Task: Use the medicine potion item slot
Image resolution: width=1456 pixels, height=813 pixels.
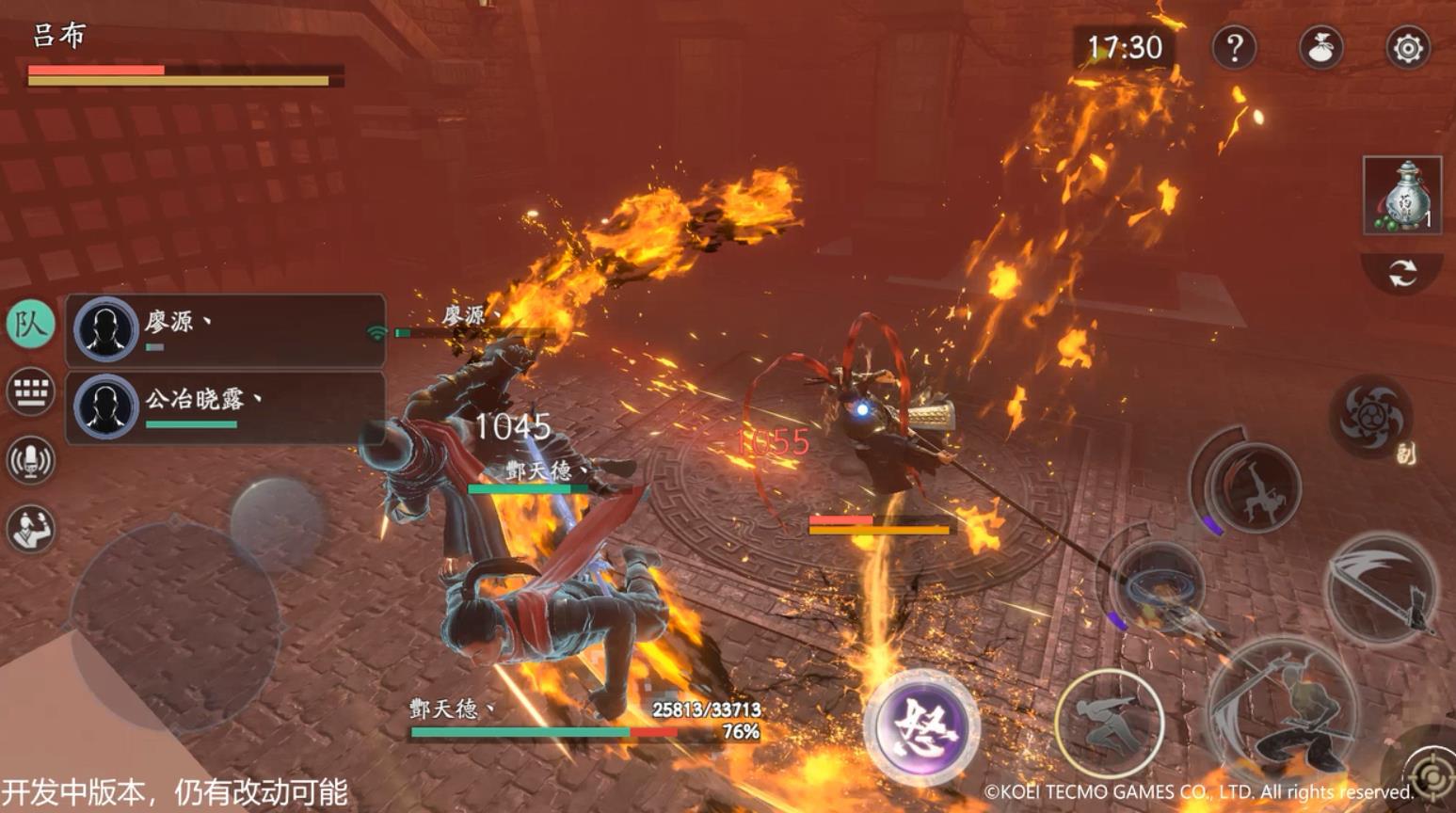Action: (1401, 195)
